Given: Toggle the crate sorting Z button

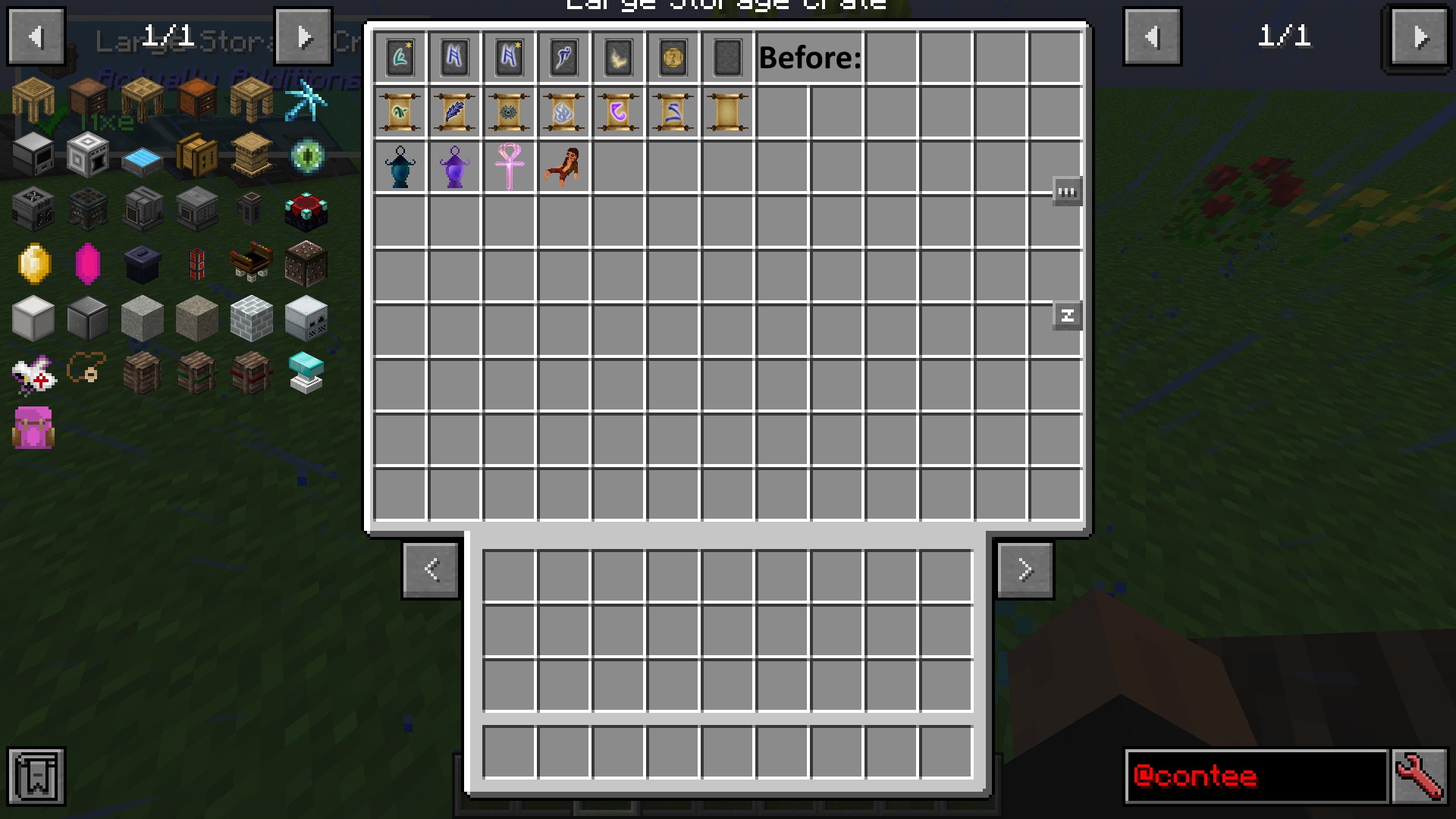Looking at the screenshot, I should click(1067, 315).
